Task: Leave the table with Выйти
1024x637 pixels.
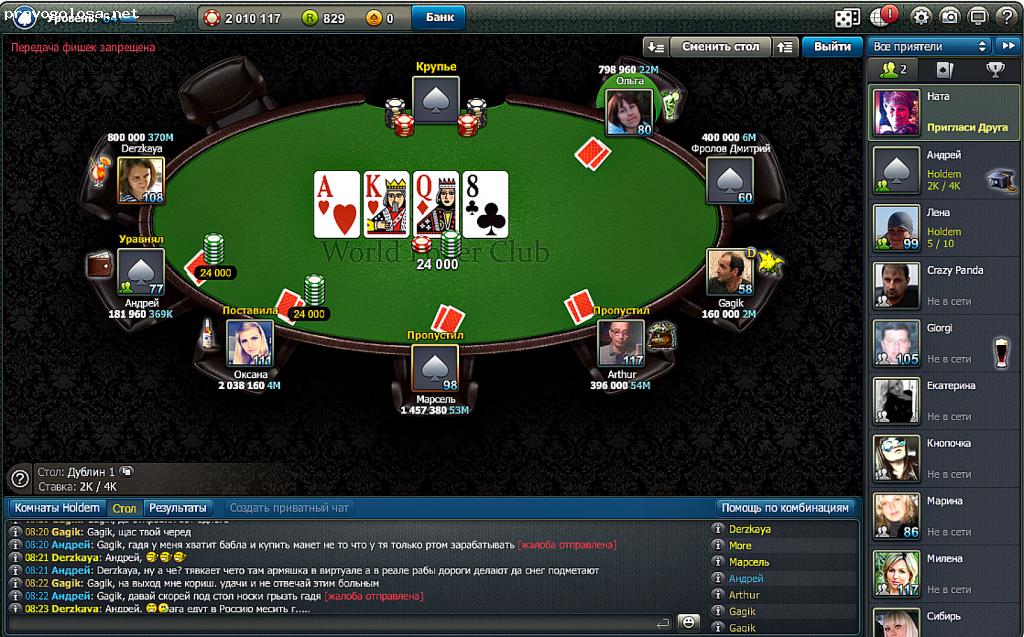Action: (832, 46)
